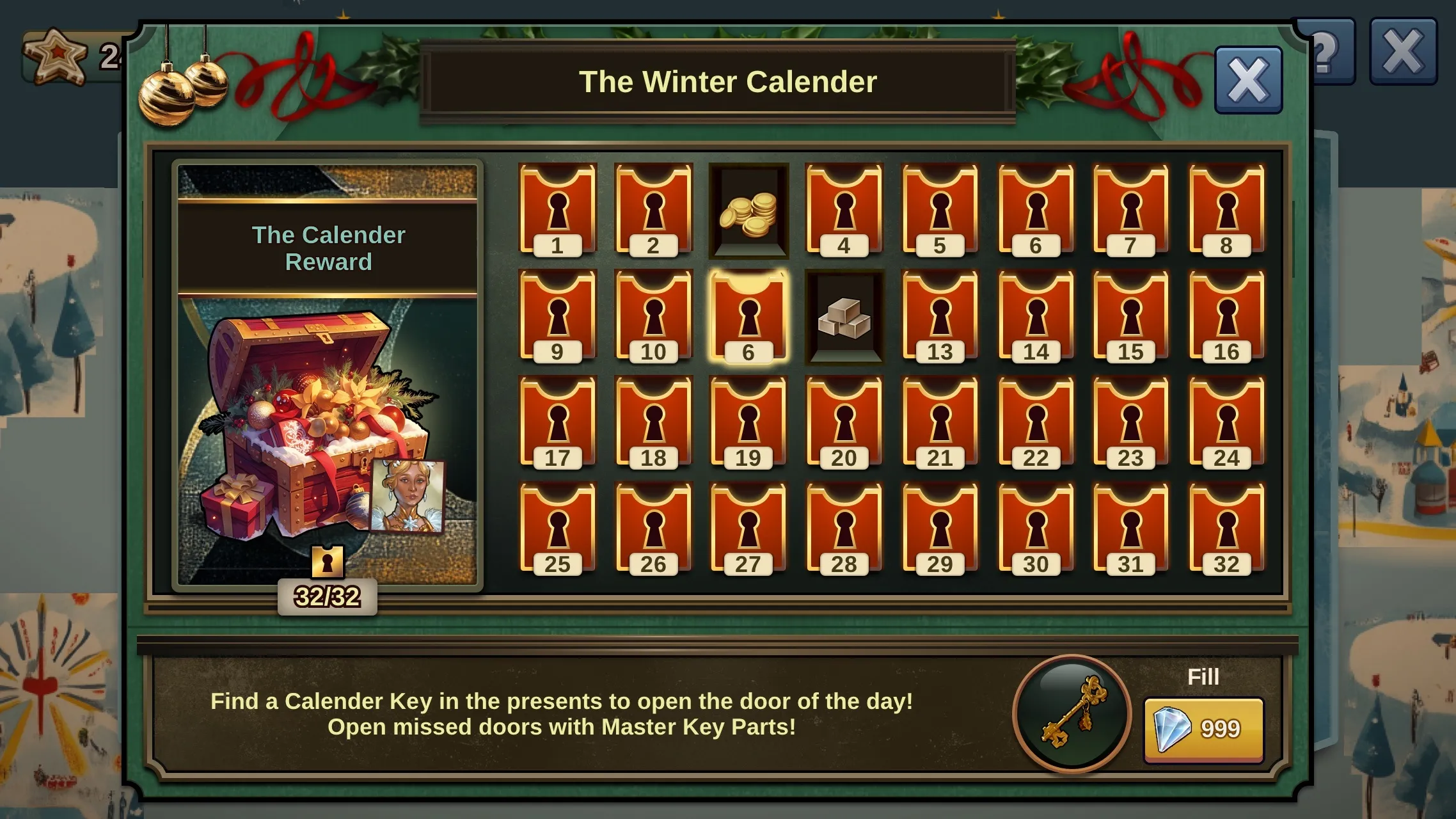The image size is (1456, 819).
Task: Unlock calendar door number 20
Action: pyautogui.click(x=844, y=423)
